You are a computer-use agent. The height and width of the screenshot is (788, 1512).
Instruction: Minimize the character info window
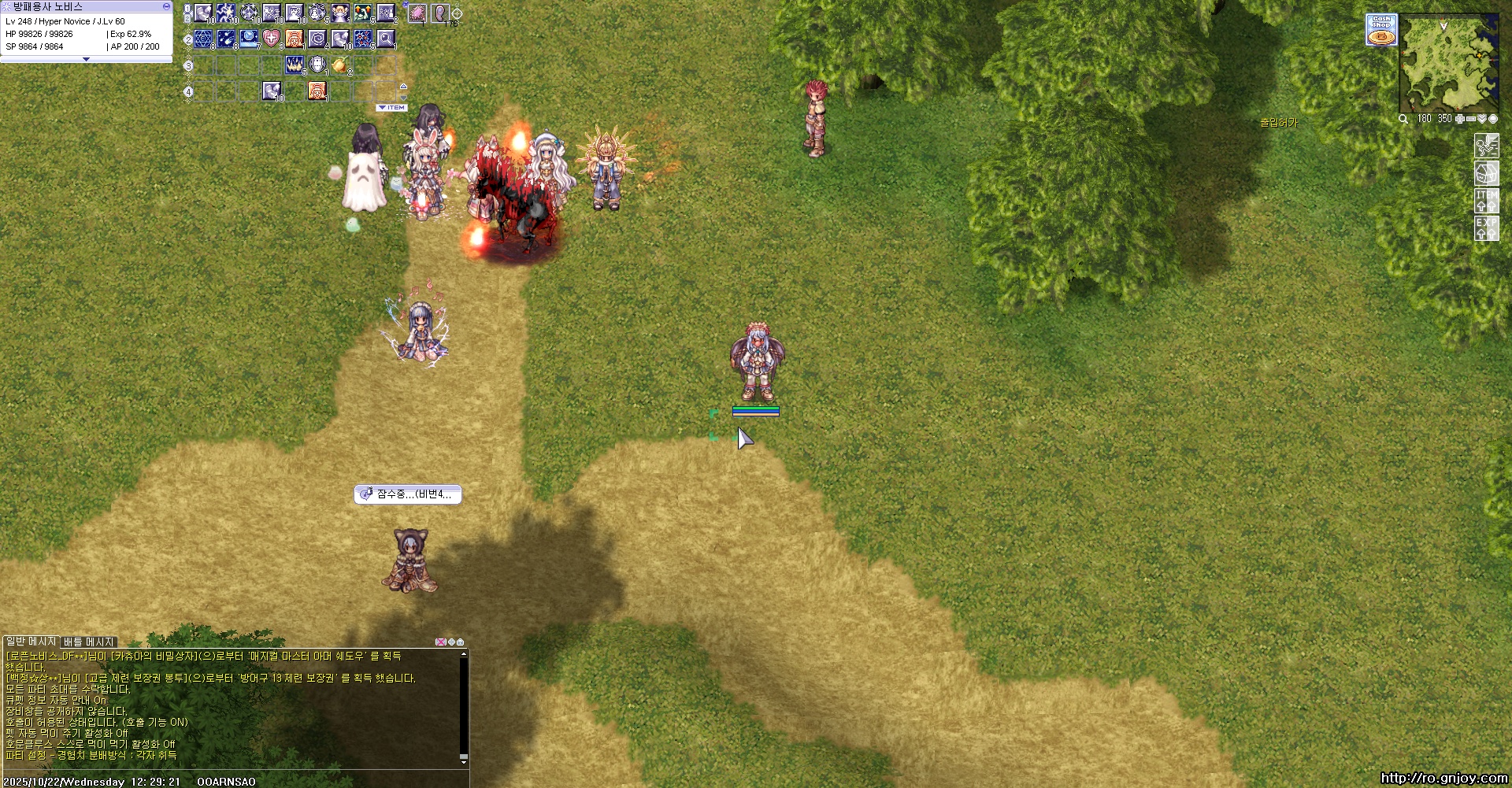(x=166, y=6)
